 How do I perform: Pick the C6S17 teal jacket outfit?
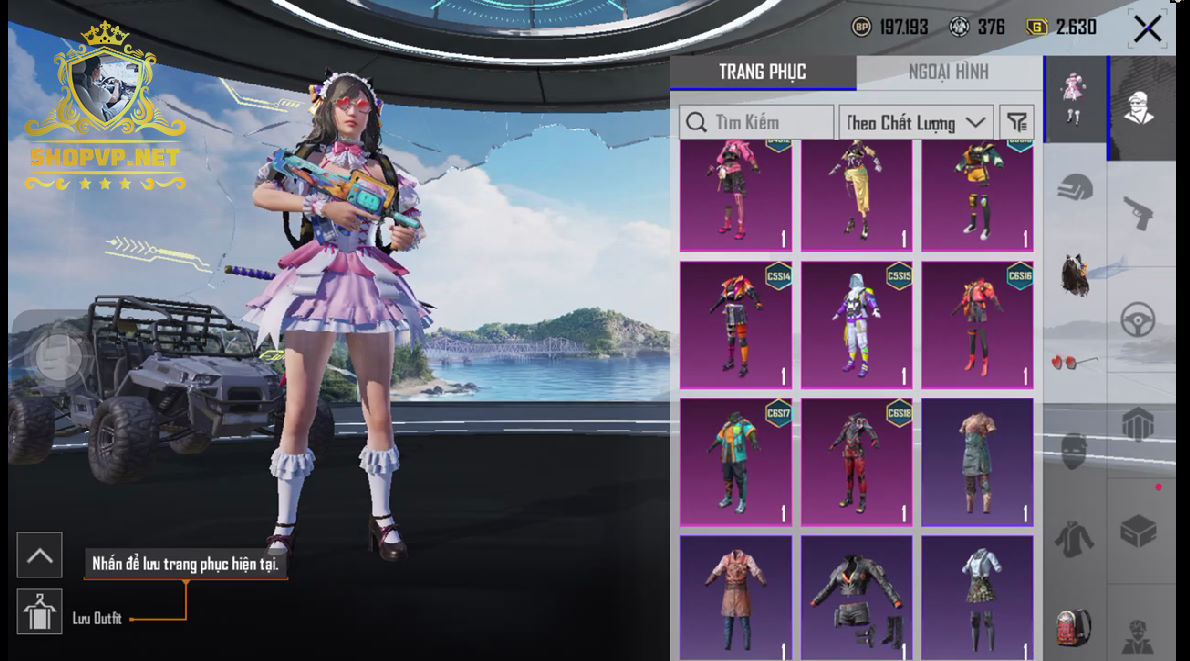[x=736, y=461]
